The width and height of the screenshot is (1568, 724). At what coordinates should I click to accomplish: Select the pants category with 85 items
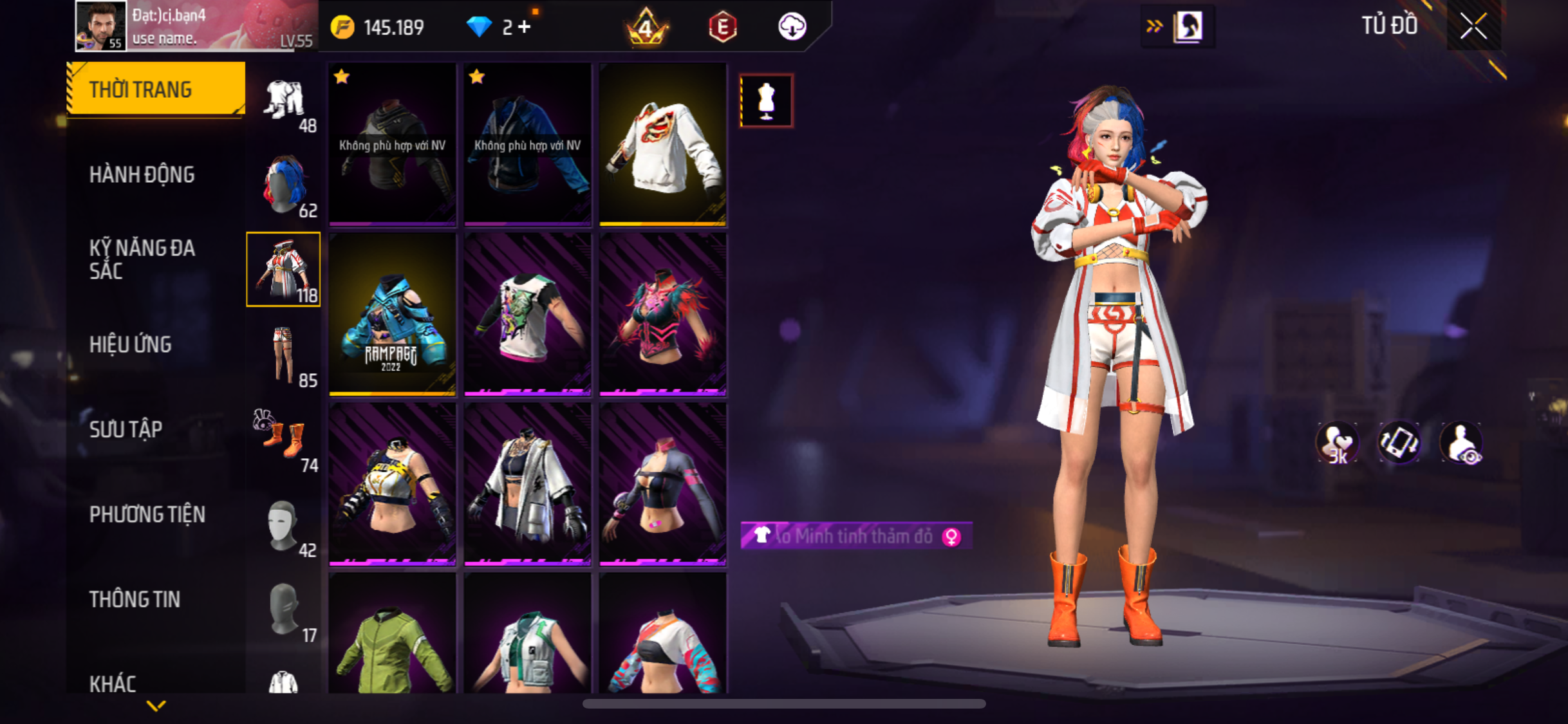coord(284,355)
